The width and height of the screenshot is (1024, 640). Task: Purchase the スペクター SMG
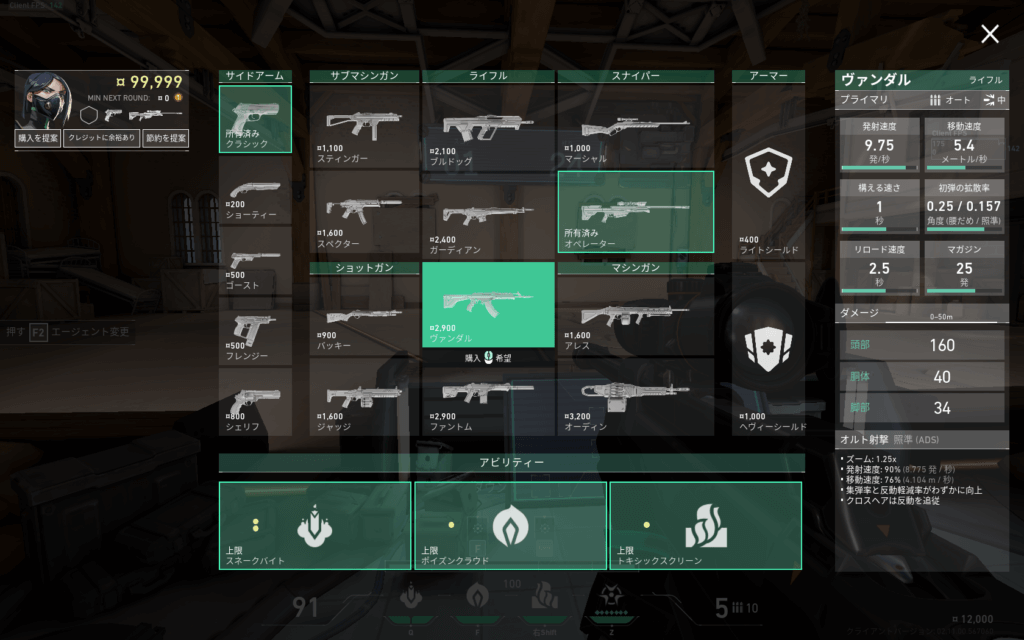[x=363, y=212]
